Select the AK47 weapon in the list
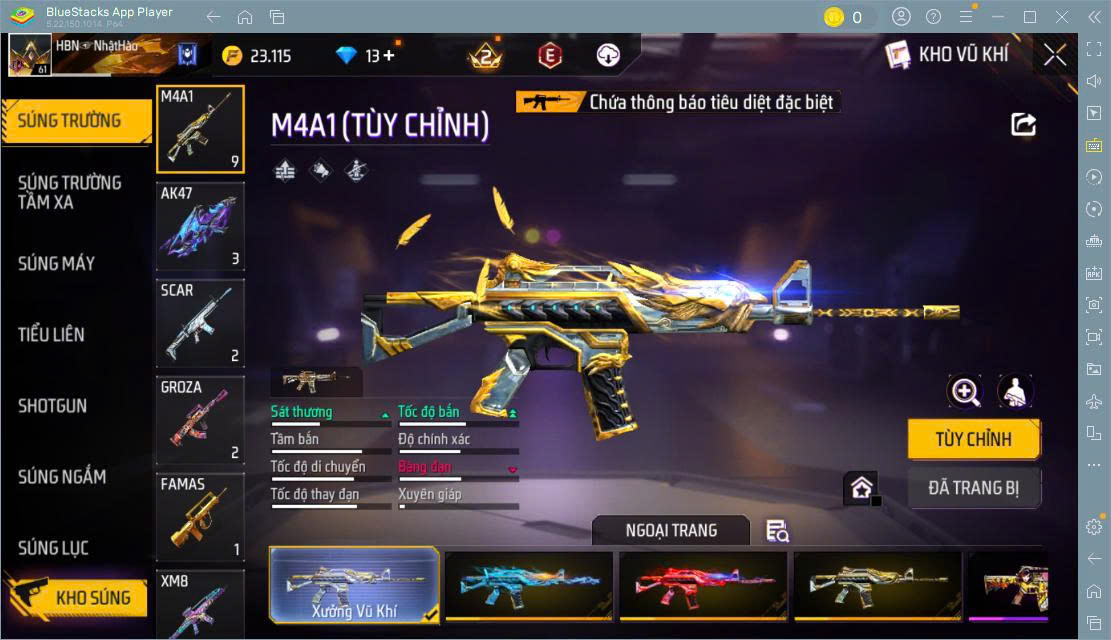The height and width of the screenshot is (640, 1111). coord(200,227)
